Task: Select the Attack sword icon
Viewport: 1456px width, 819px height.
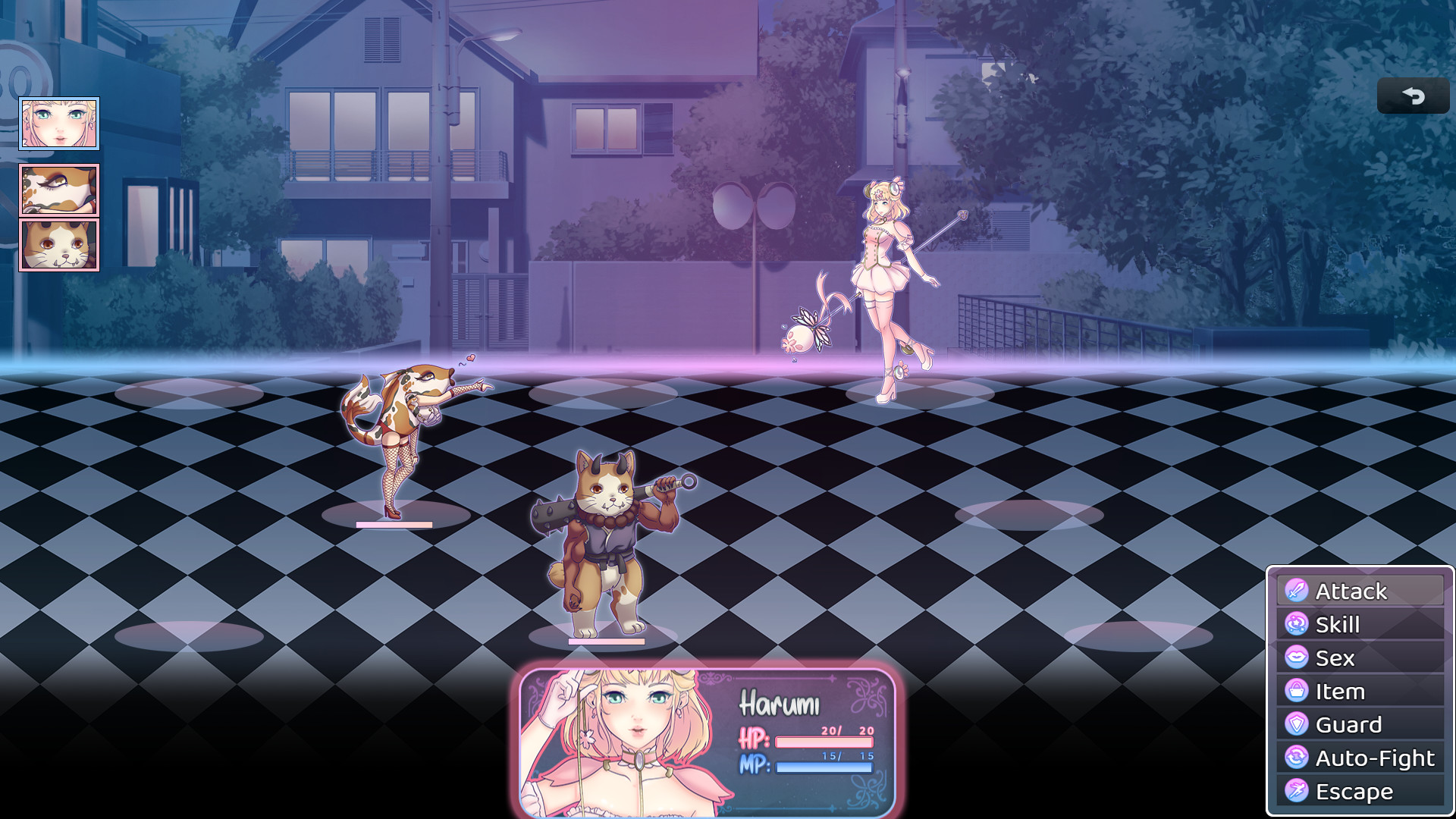Action: 1295,590
